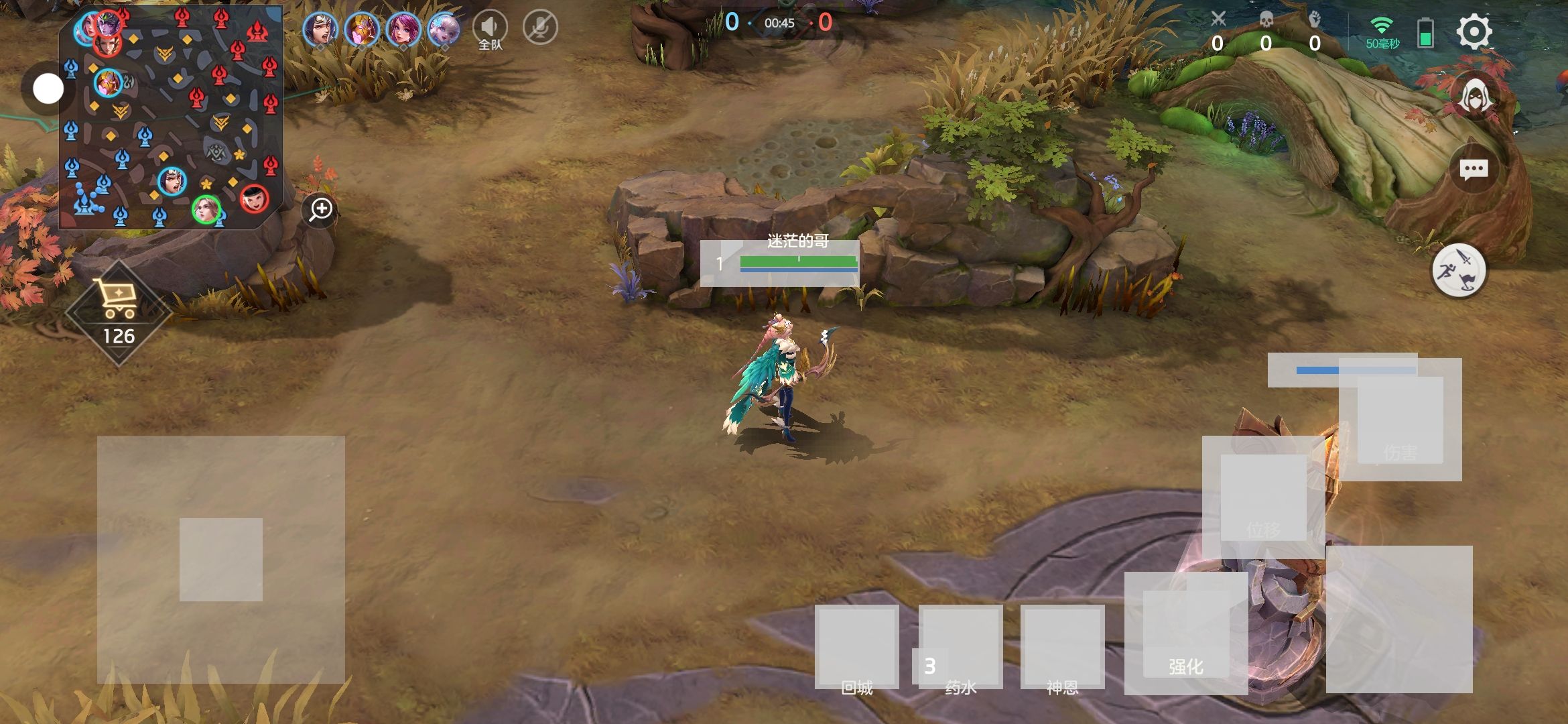The height and width of the screenshot is (724, 1568).
Task: Click the hooded figure icon
Action: pyautogui.click(x=1474, y=98)
